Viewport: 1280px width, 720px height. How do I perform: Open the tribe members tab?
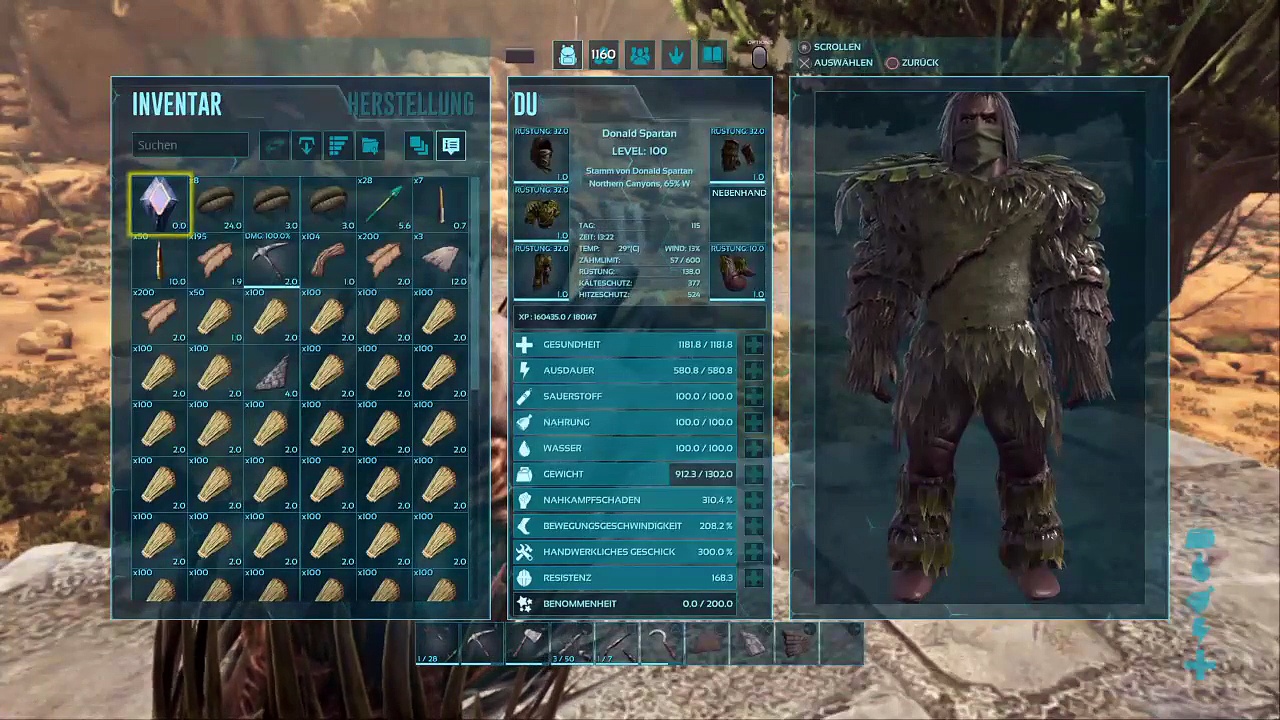click(640, 56)
